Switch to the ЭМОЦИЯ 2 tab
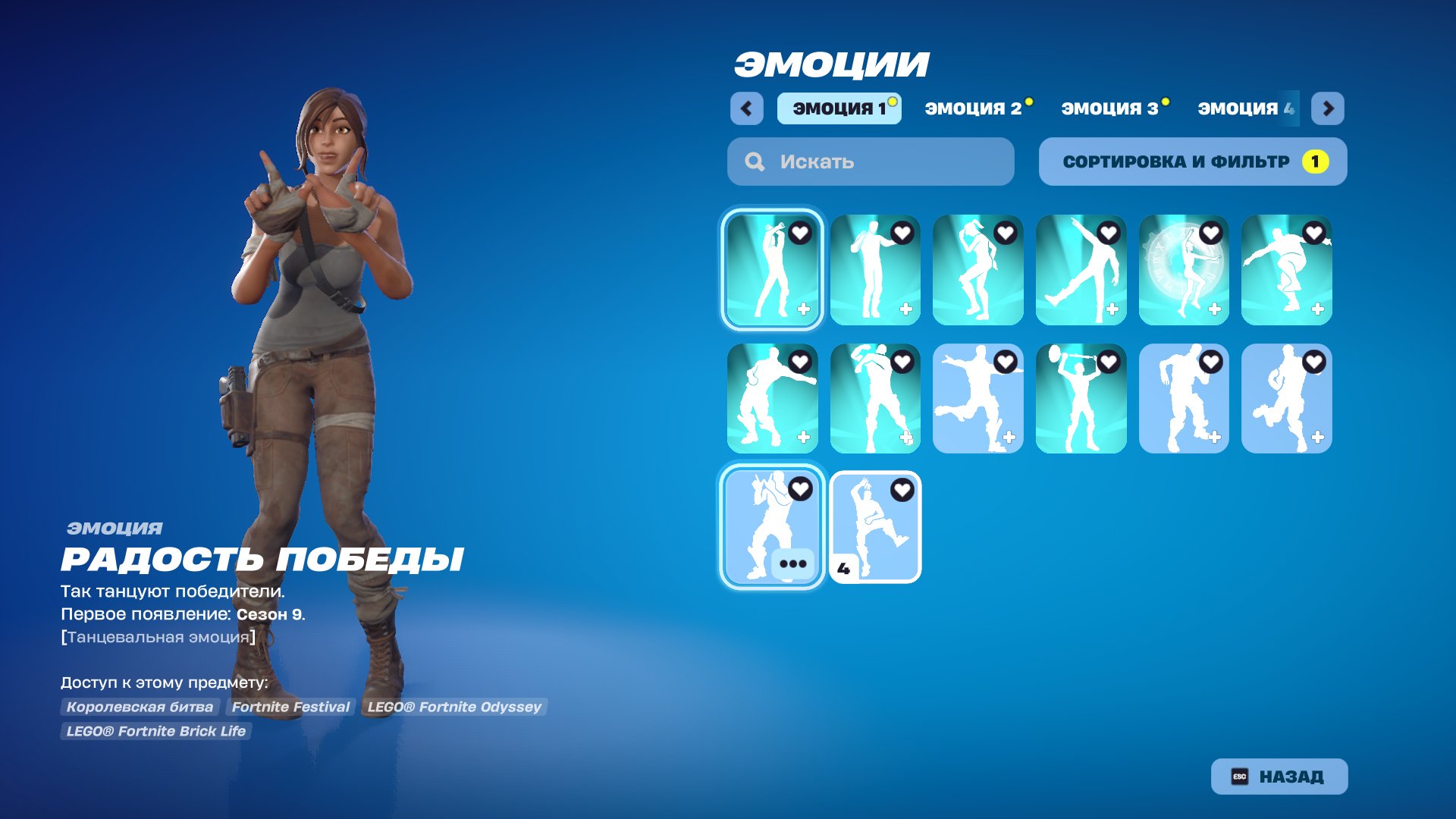Image resolution: width=1456 pixels, height=819 pixels. [974, 108]
